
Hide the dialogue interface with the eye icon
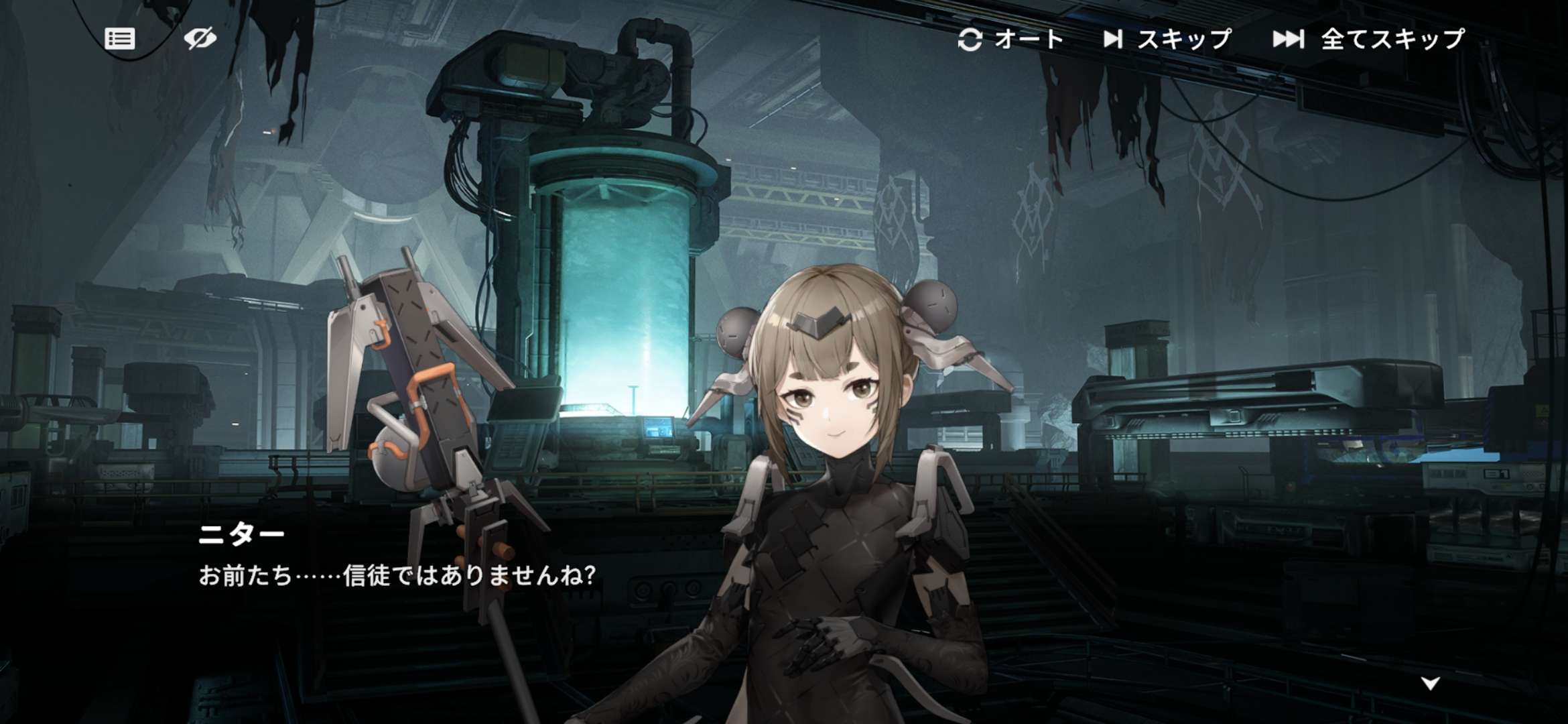click(200, 39)
